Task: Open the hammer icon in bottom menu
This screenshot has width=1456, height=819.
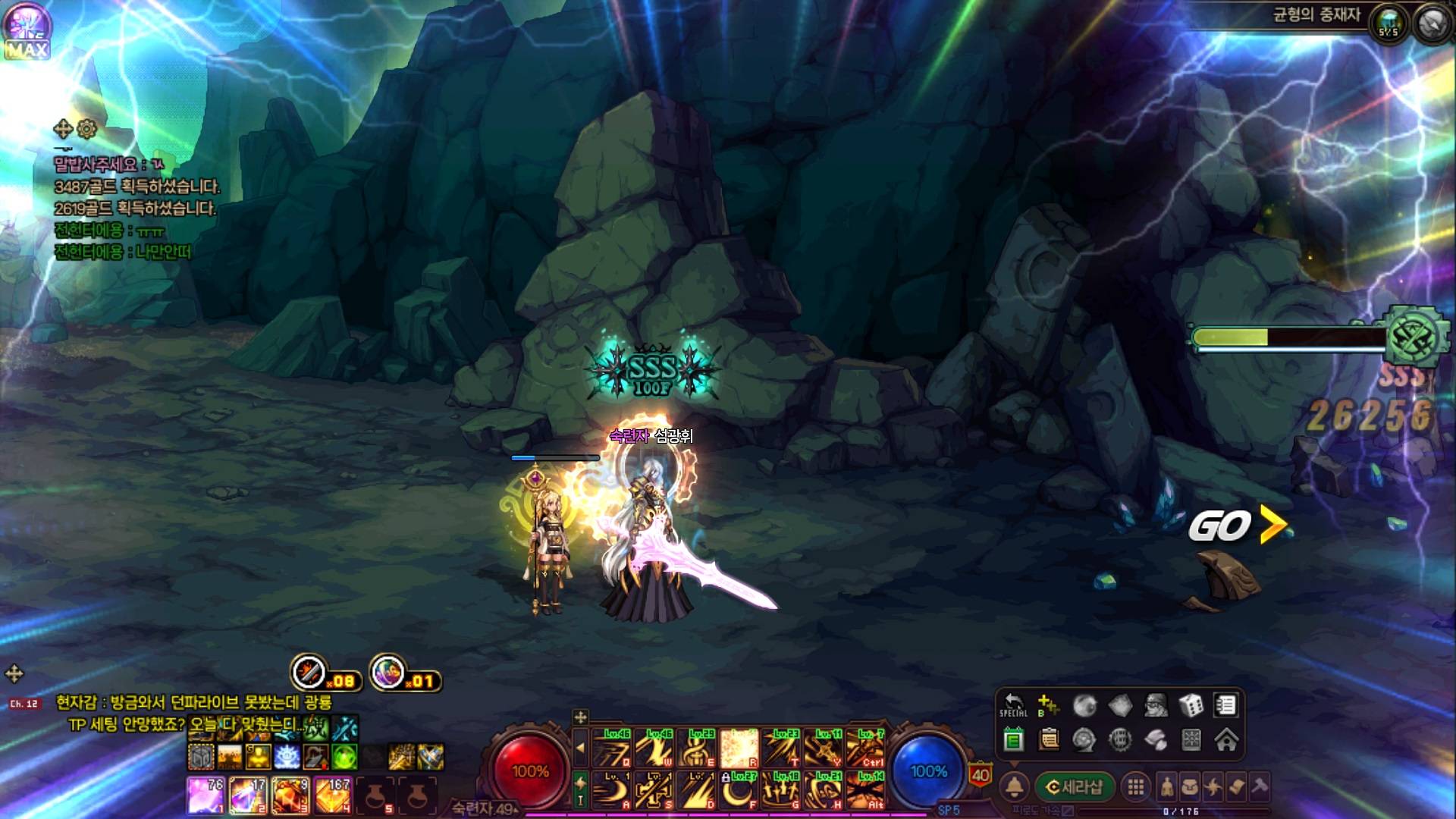Action: click(x=1259, y=787)
